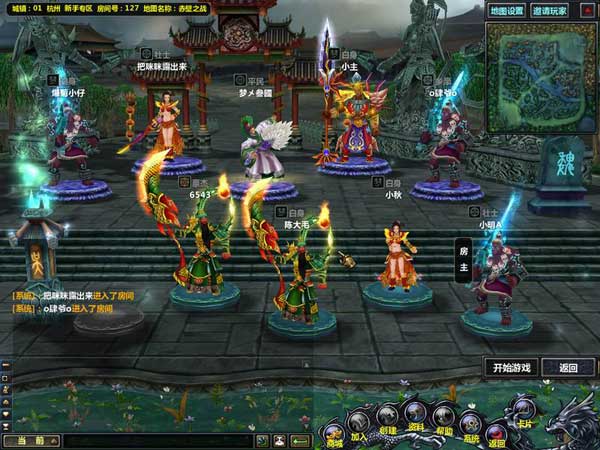Leave the room via the 返回 text button

[568, 367]
